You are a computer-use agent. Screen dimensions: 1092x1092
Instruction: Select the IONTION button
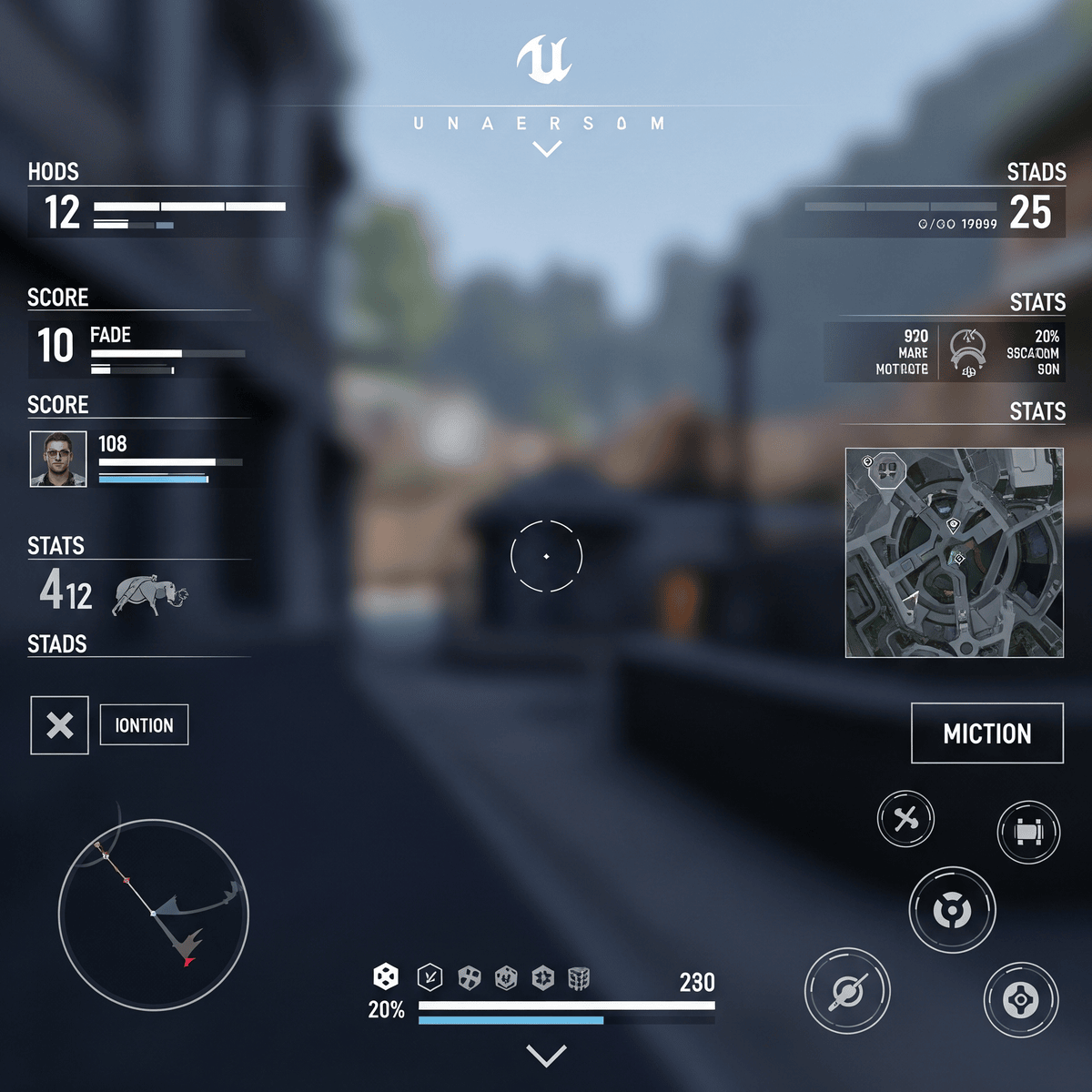(x=144, y=725)
